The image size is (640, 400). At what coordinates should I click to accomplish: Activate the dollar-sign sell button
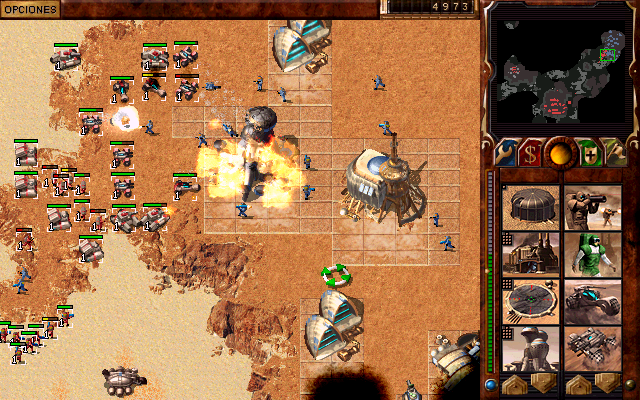coord(530,153)
